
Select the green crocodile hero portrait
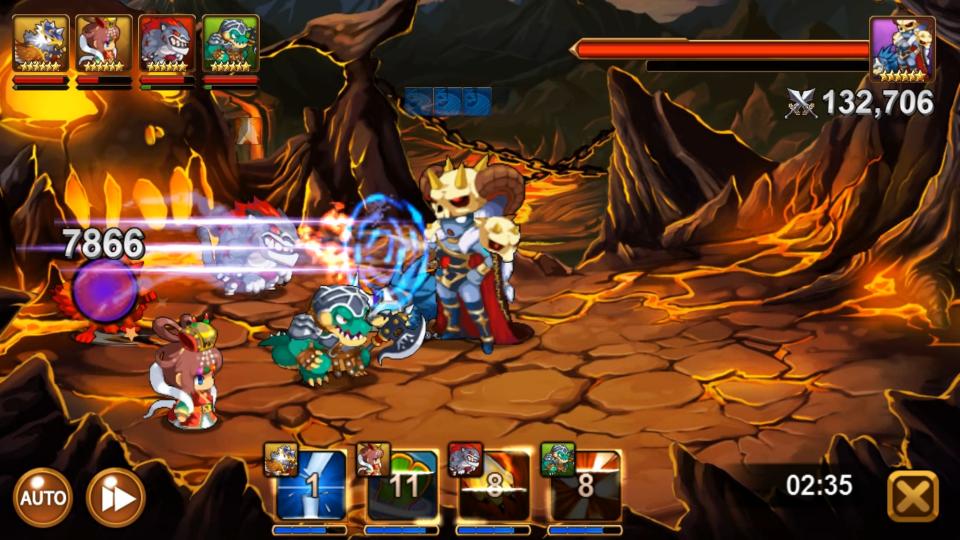click(230, 44)
